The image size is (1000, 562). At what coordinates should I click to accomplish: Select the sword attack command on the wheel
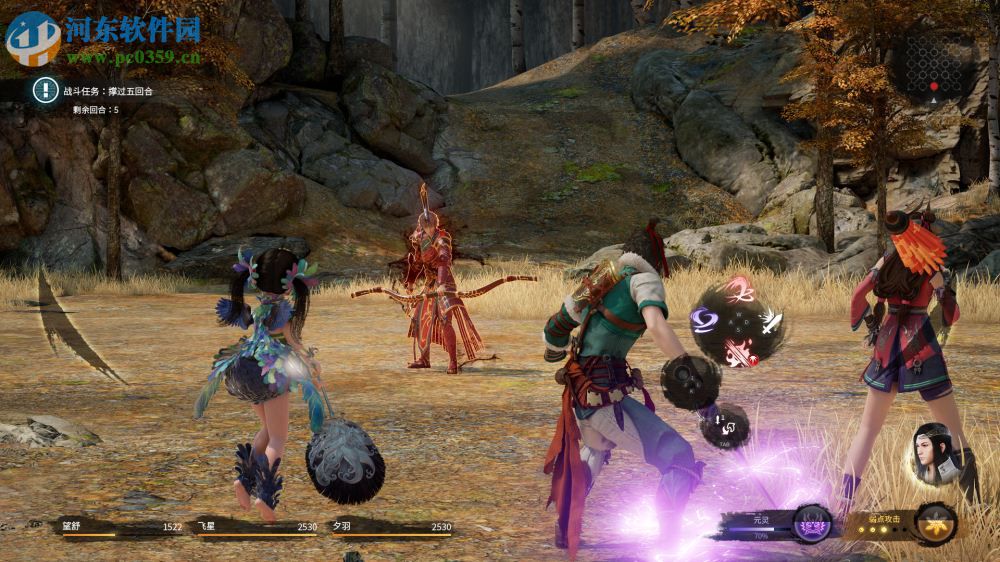tap(770, 322)
